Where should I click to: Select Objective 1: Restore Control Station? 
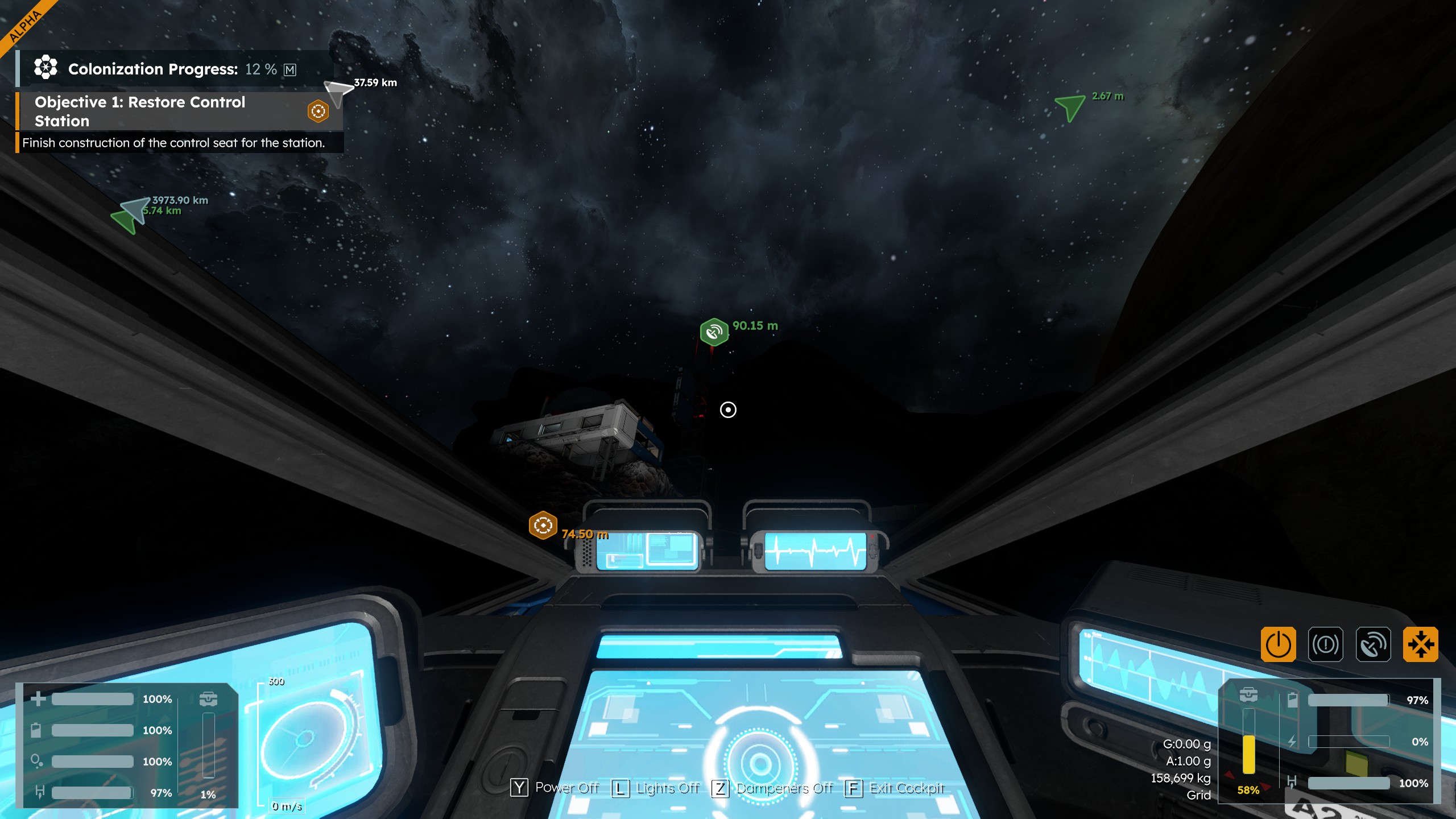[x=140, y=111]
